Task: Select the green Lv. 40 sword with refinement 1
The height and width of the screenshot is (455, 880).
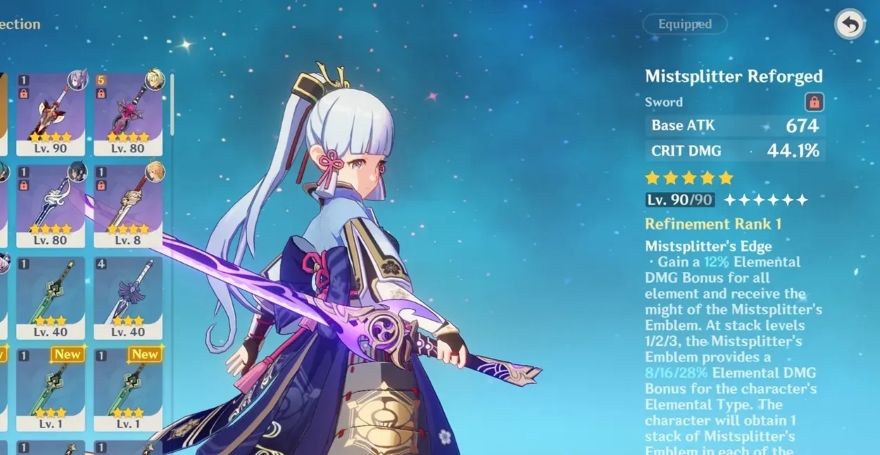Action: coord(49,297)
